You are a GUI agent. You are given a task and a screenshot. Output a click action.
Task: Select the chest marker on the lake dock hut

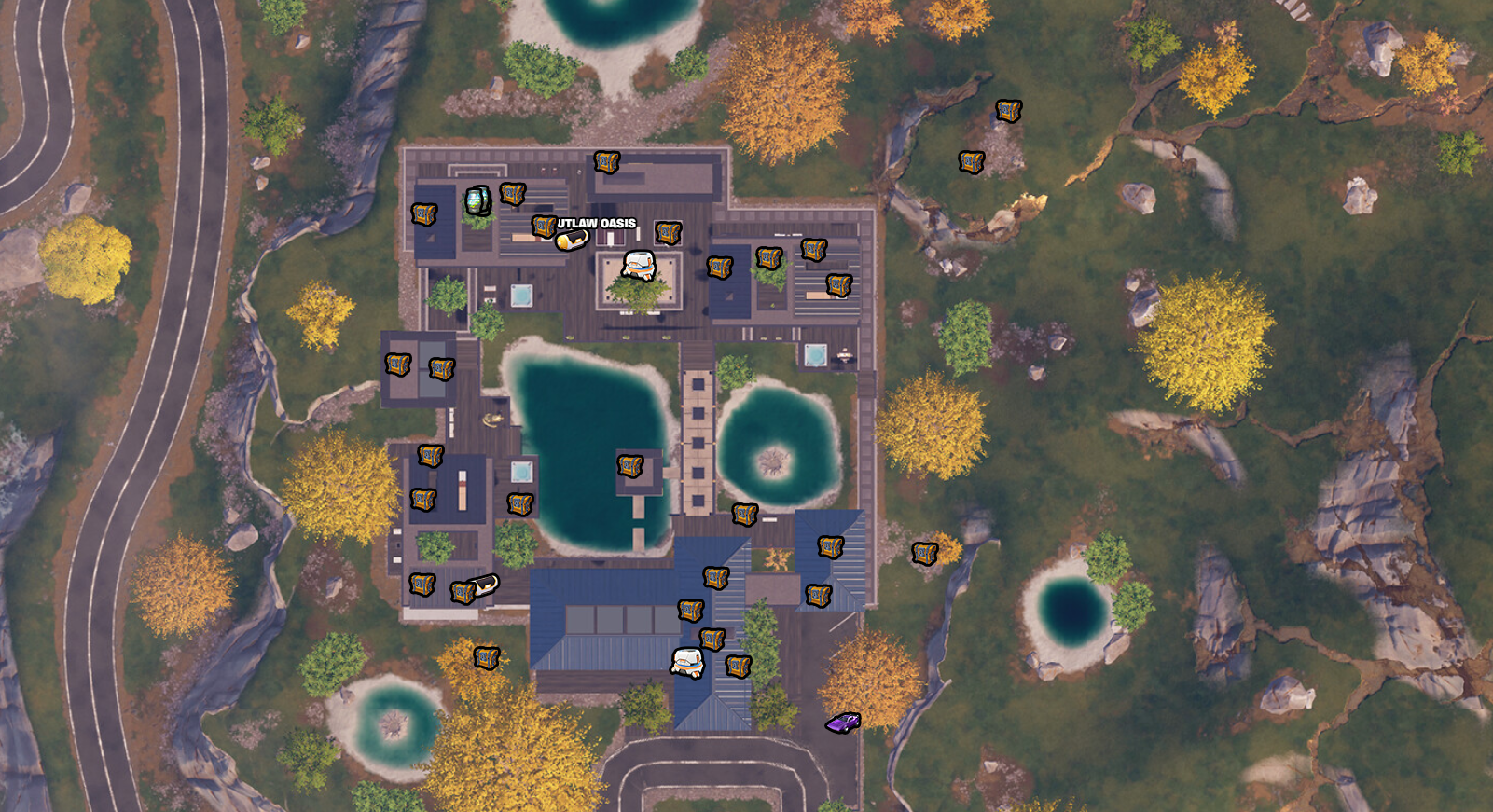point(630,465)
